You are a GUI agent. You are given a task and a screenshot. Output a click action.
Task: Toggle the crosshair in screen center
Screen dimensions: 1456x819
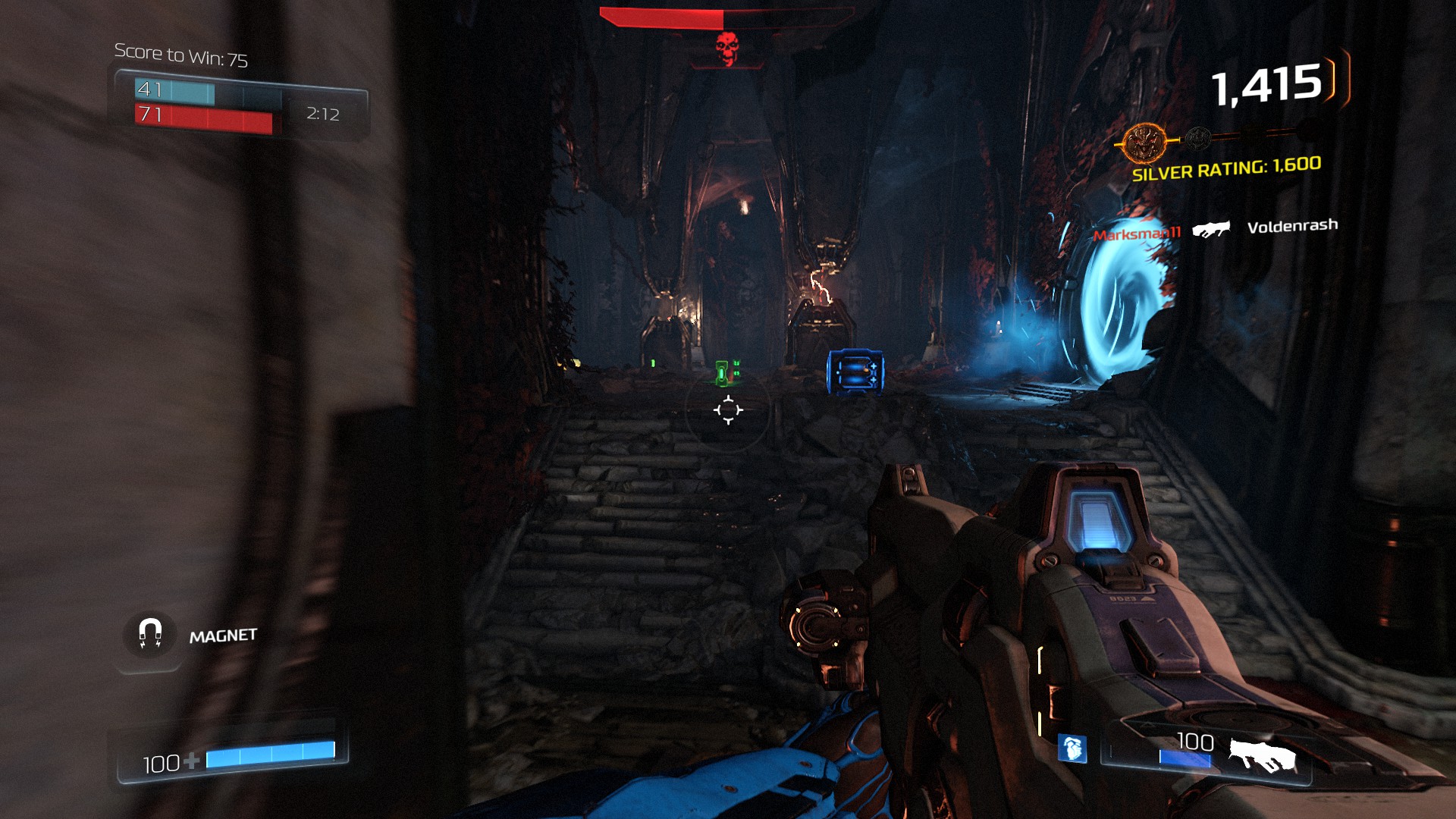point(730,409)
